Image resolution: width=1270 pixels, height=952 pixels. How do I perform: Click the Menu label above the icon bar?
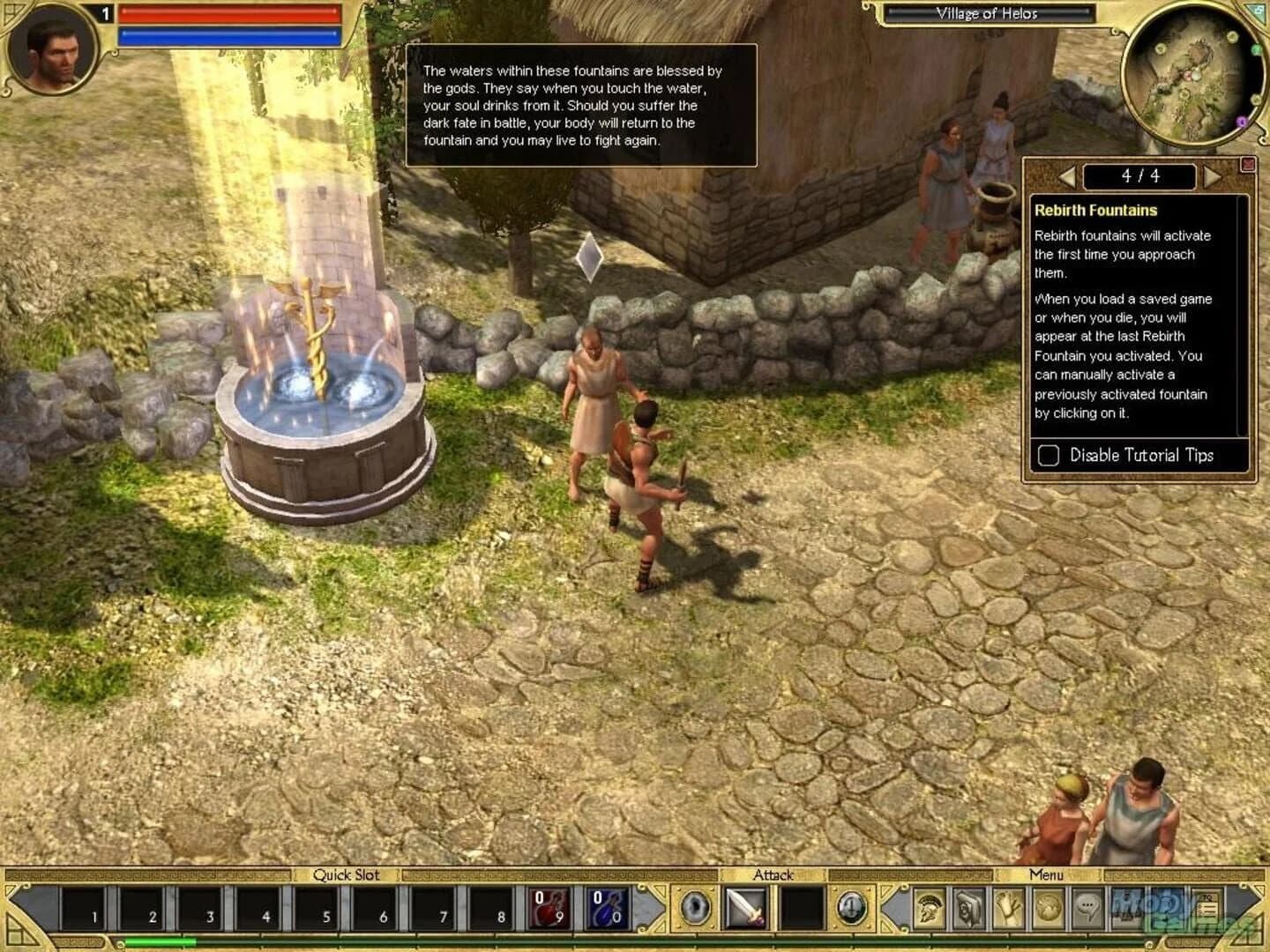pos(1045,876)
